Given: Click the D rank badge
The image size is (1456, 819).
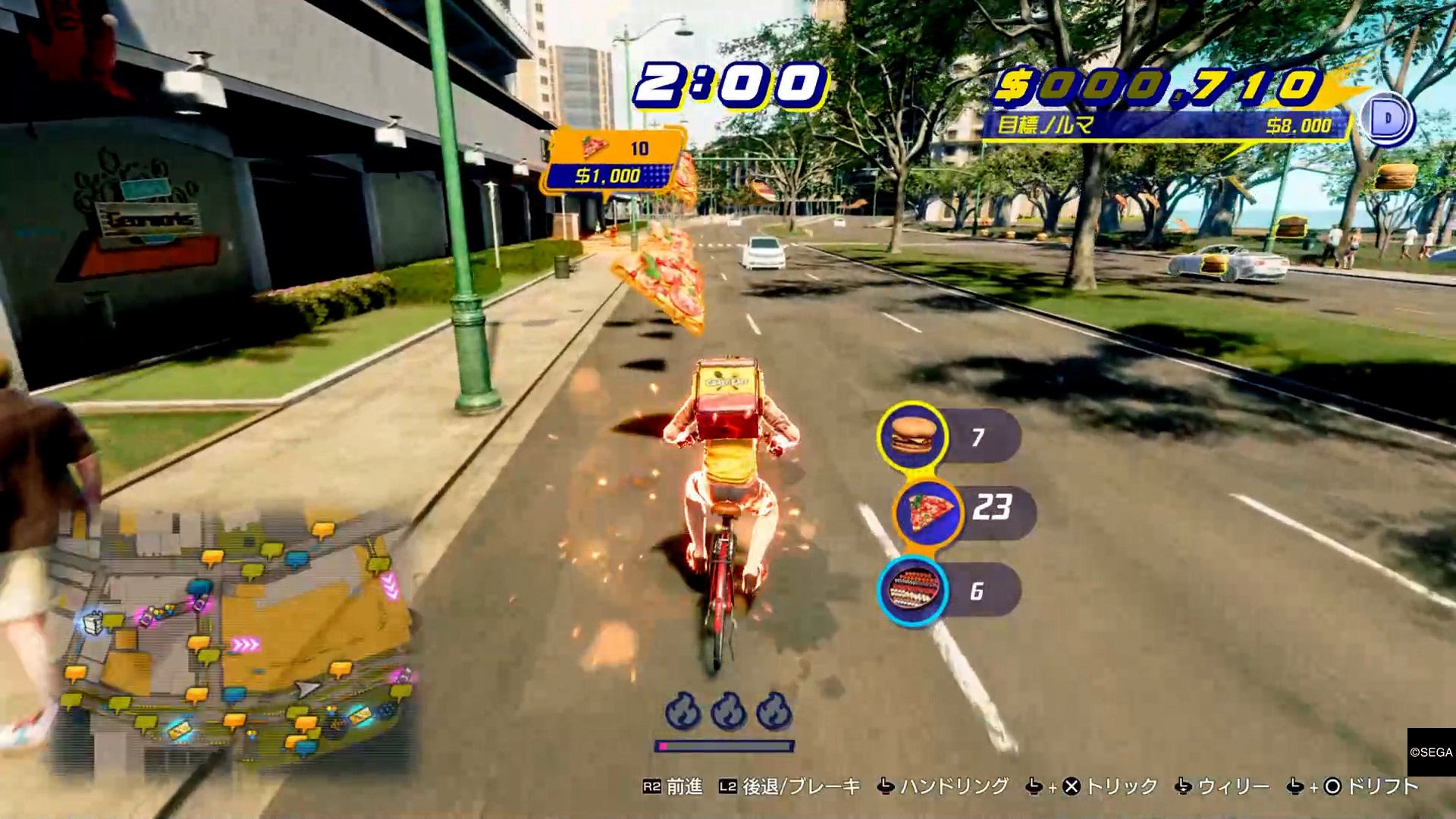Looking at the screenshot, I should [x=1388, y=119].
